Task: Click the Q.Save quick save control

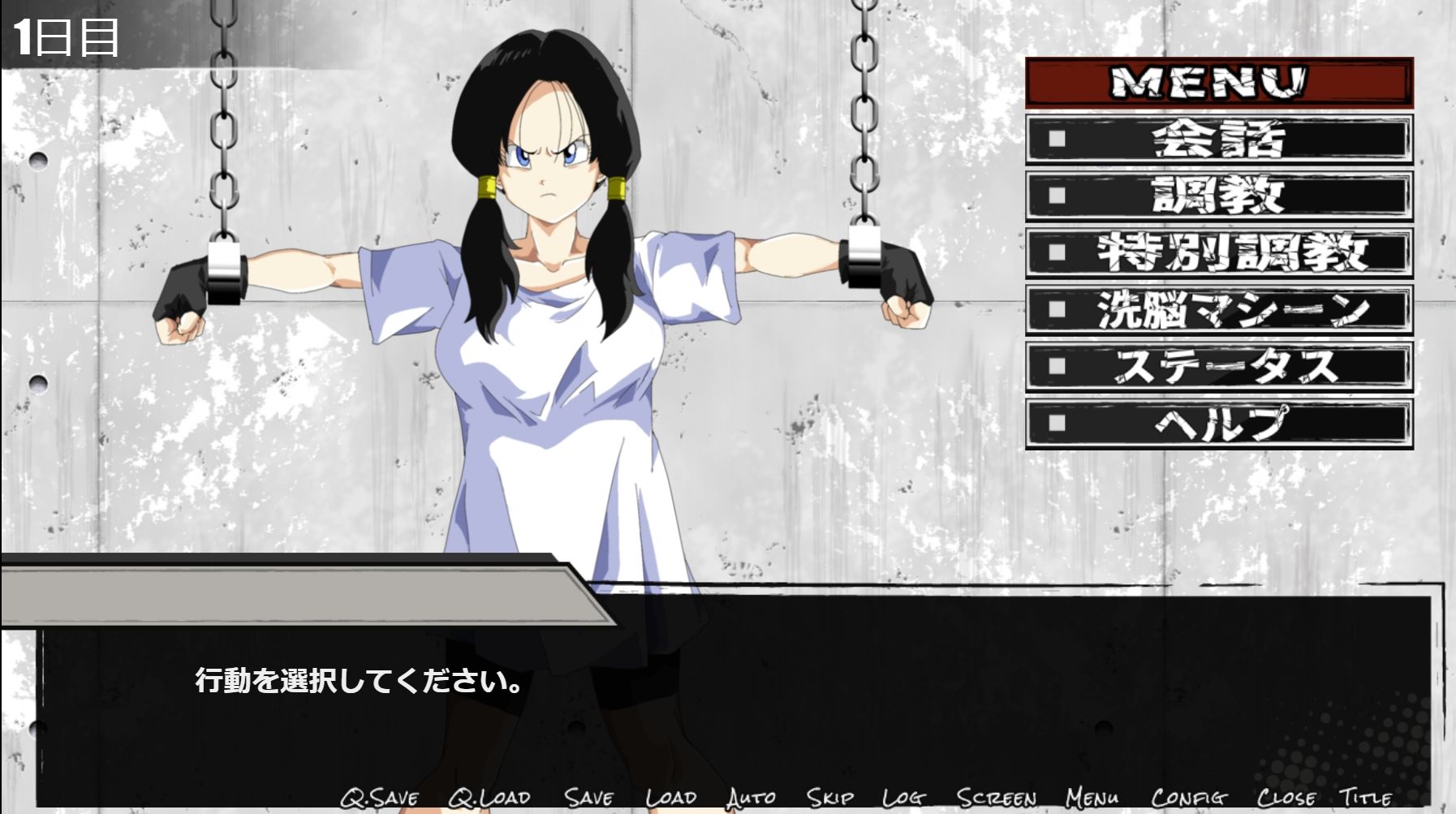Action: click(378, 799)
